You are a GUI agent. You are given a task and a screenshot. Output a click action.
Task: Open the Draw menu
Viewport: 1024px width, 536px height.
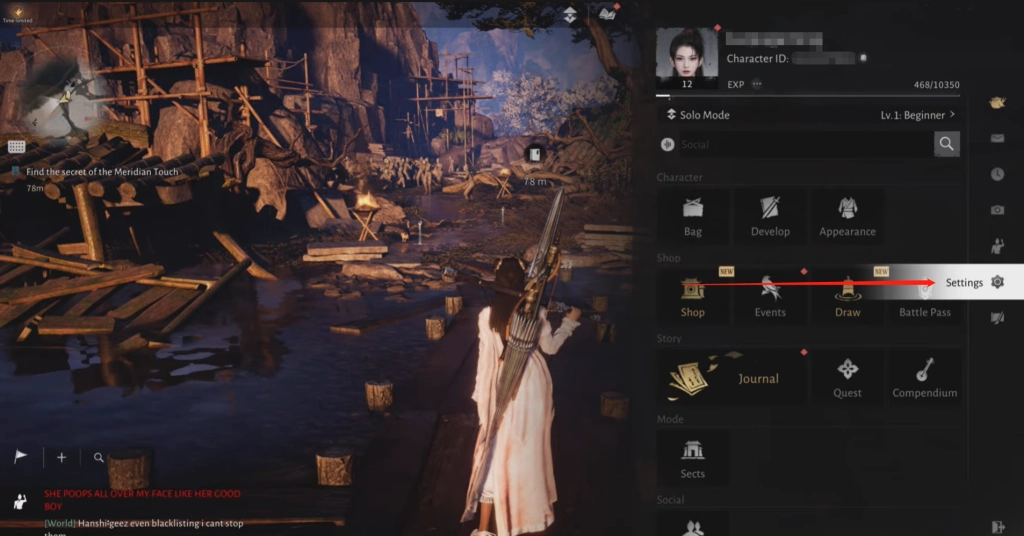coord(847,297)
